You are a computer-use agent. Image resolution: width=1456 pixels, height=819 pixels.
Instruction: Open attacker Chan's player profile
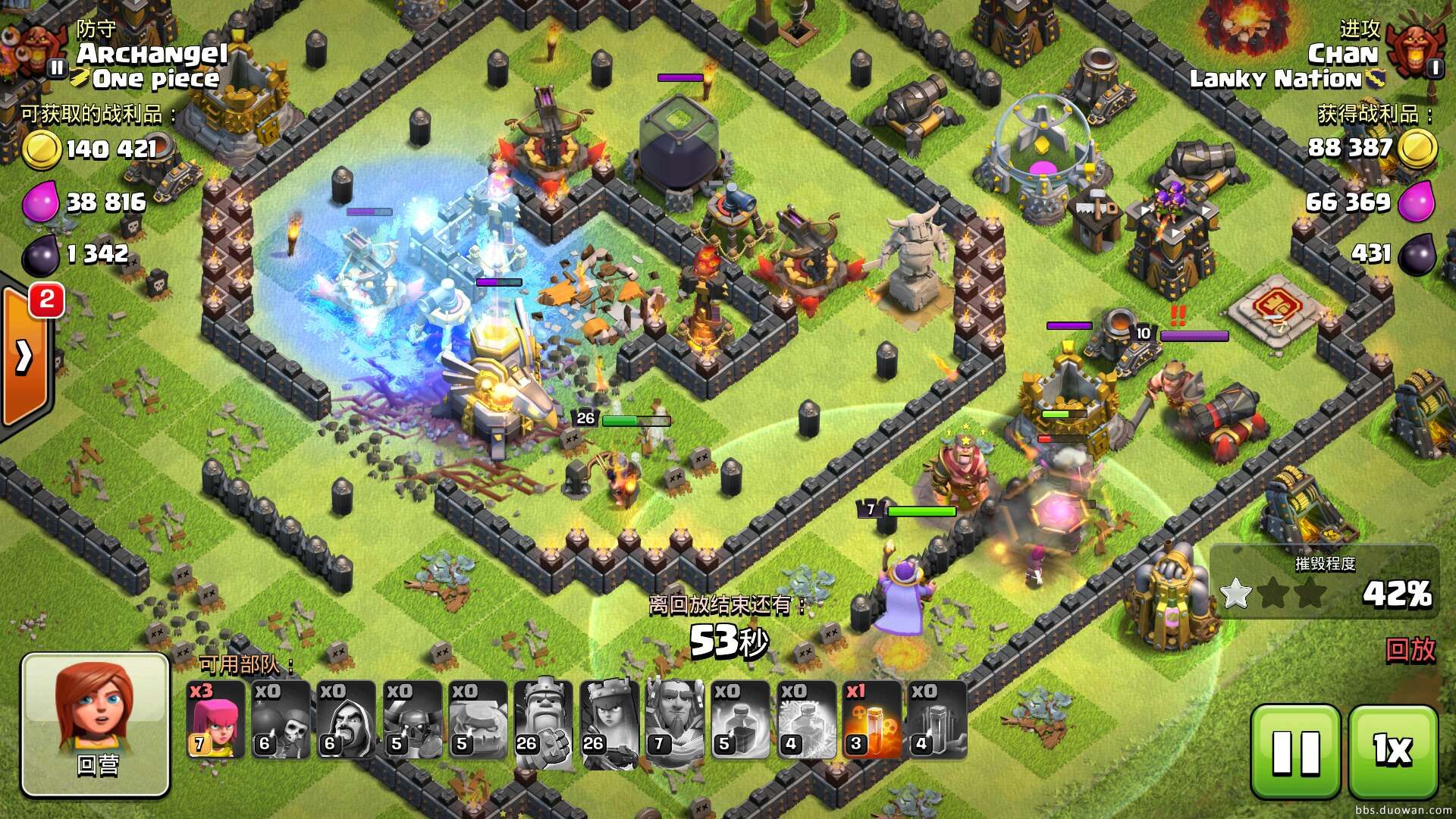pyautogui.click(x=1342, y=54)
